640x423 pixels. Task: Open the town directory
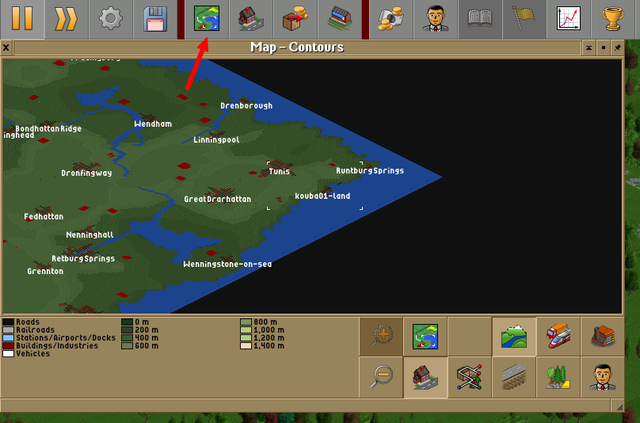coord(254,18)
